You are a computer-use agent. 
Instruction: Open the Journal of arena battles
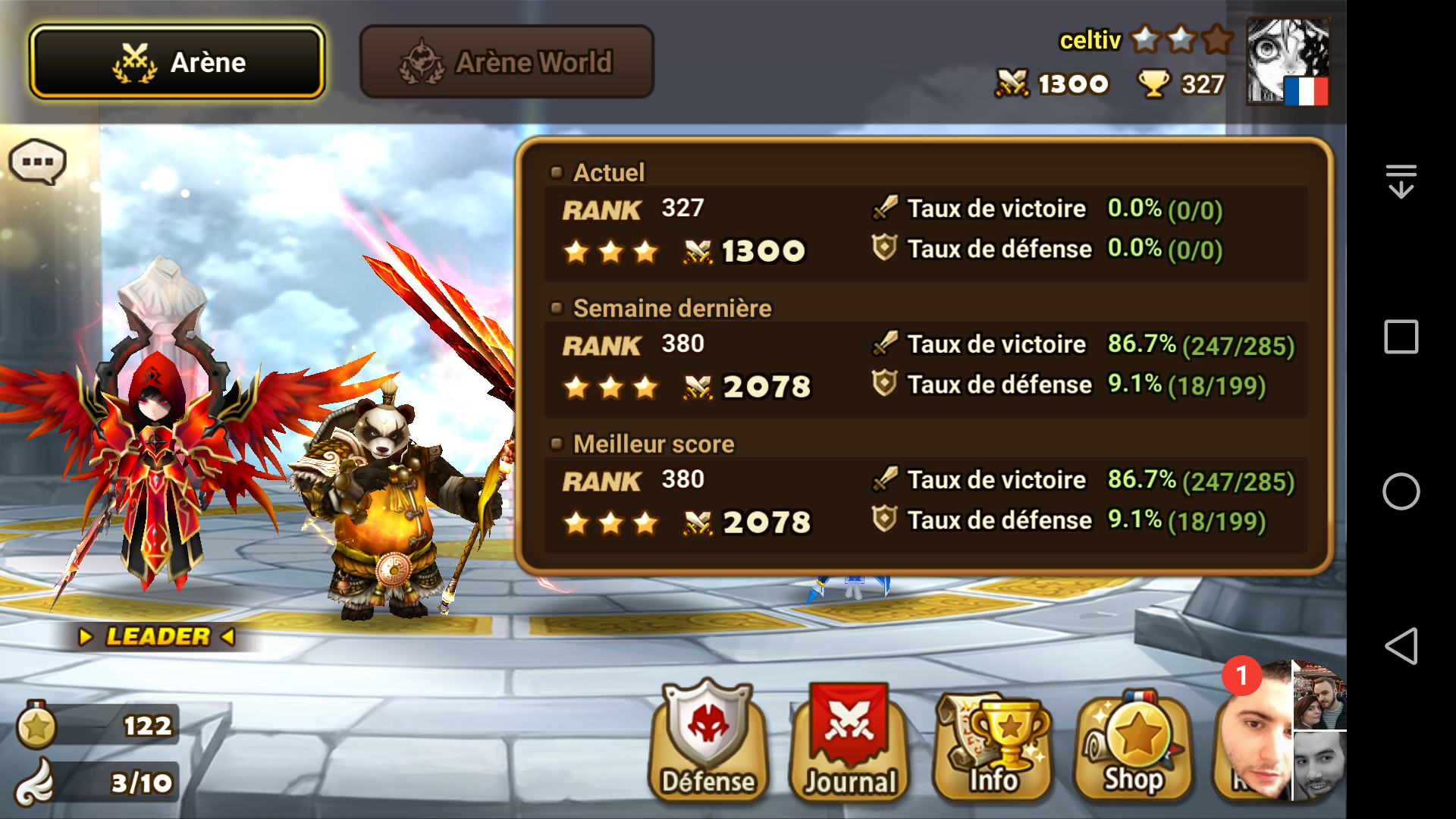pos(848,739)
